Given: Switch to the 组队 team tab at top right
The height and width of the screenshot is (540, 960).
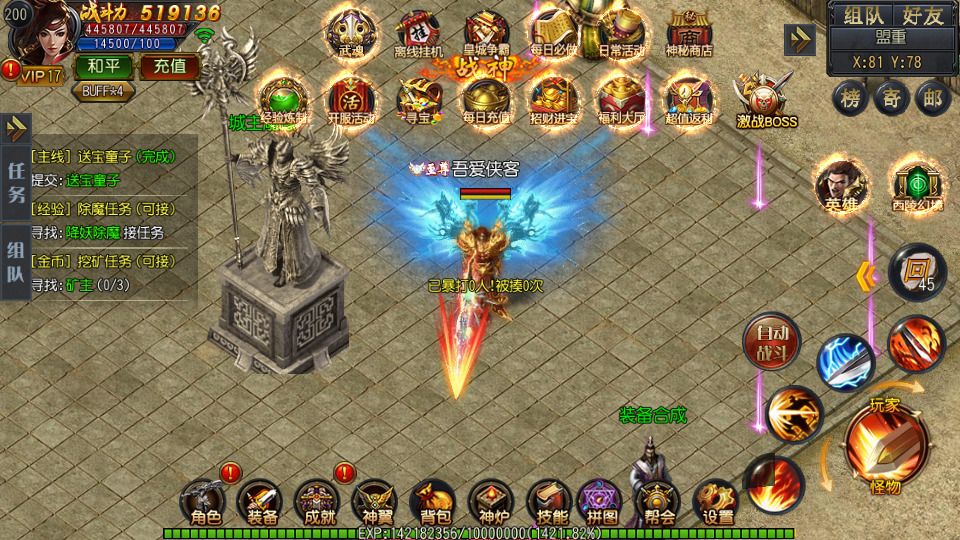Looking at the screenshot, I should [865, 15].
